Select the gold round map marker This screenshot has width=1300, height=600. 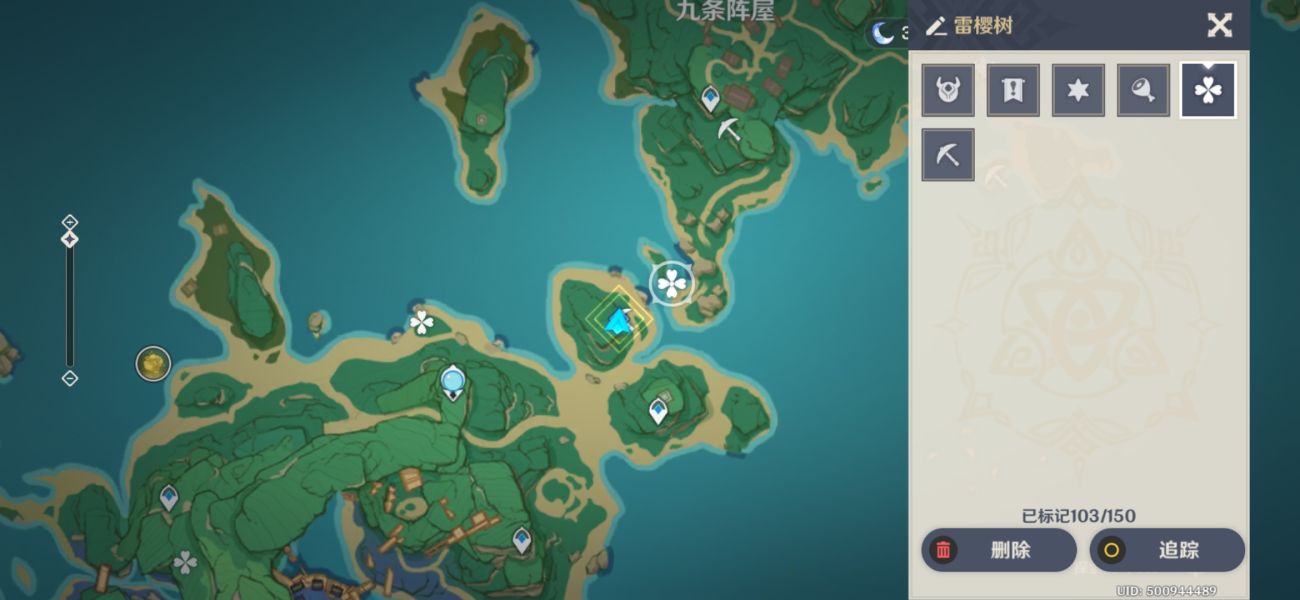tap(153, 364)
